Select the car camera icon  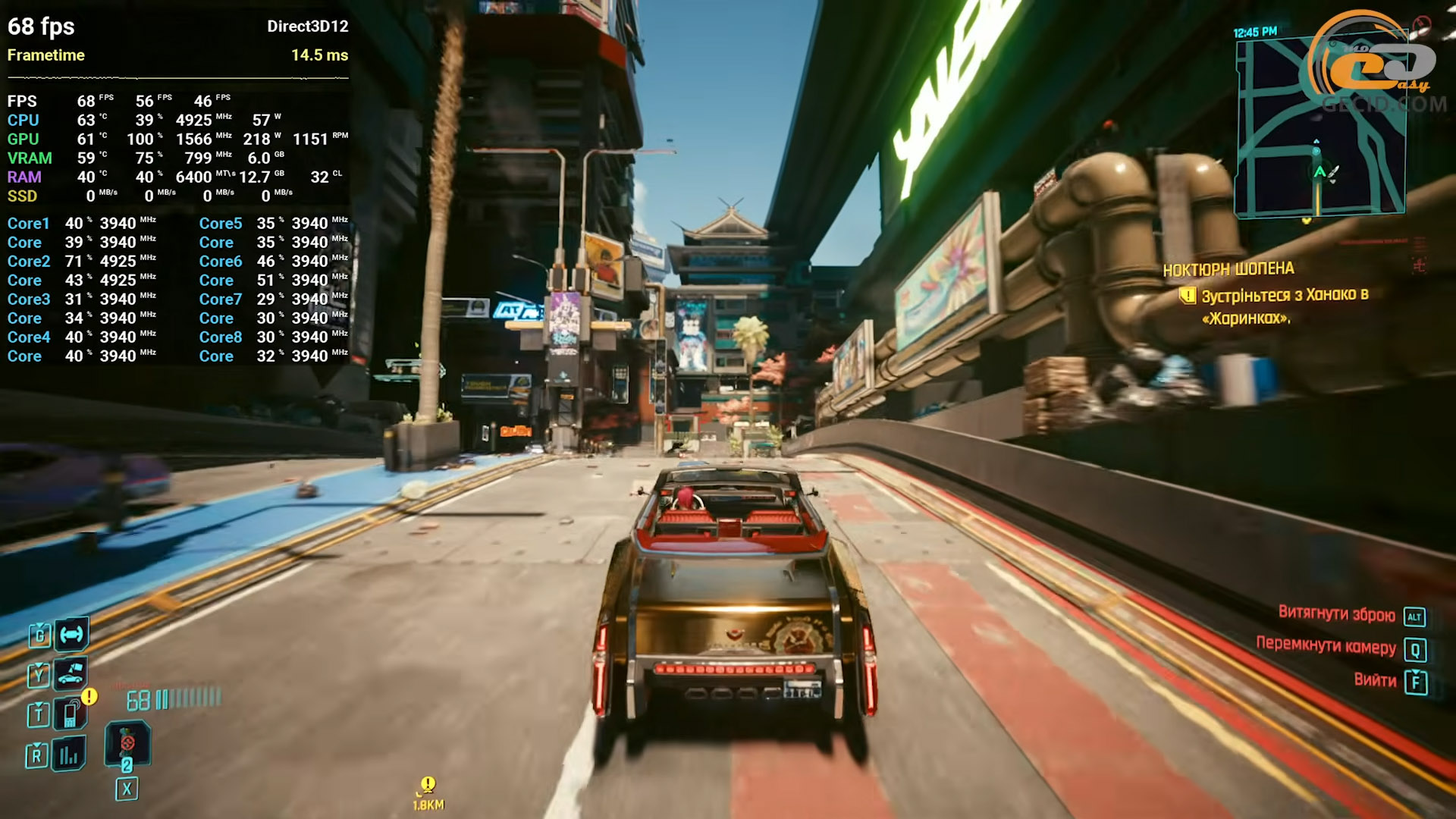[x=71, y=673]
